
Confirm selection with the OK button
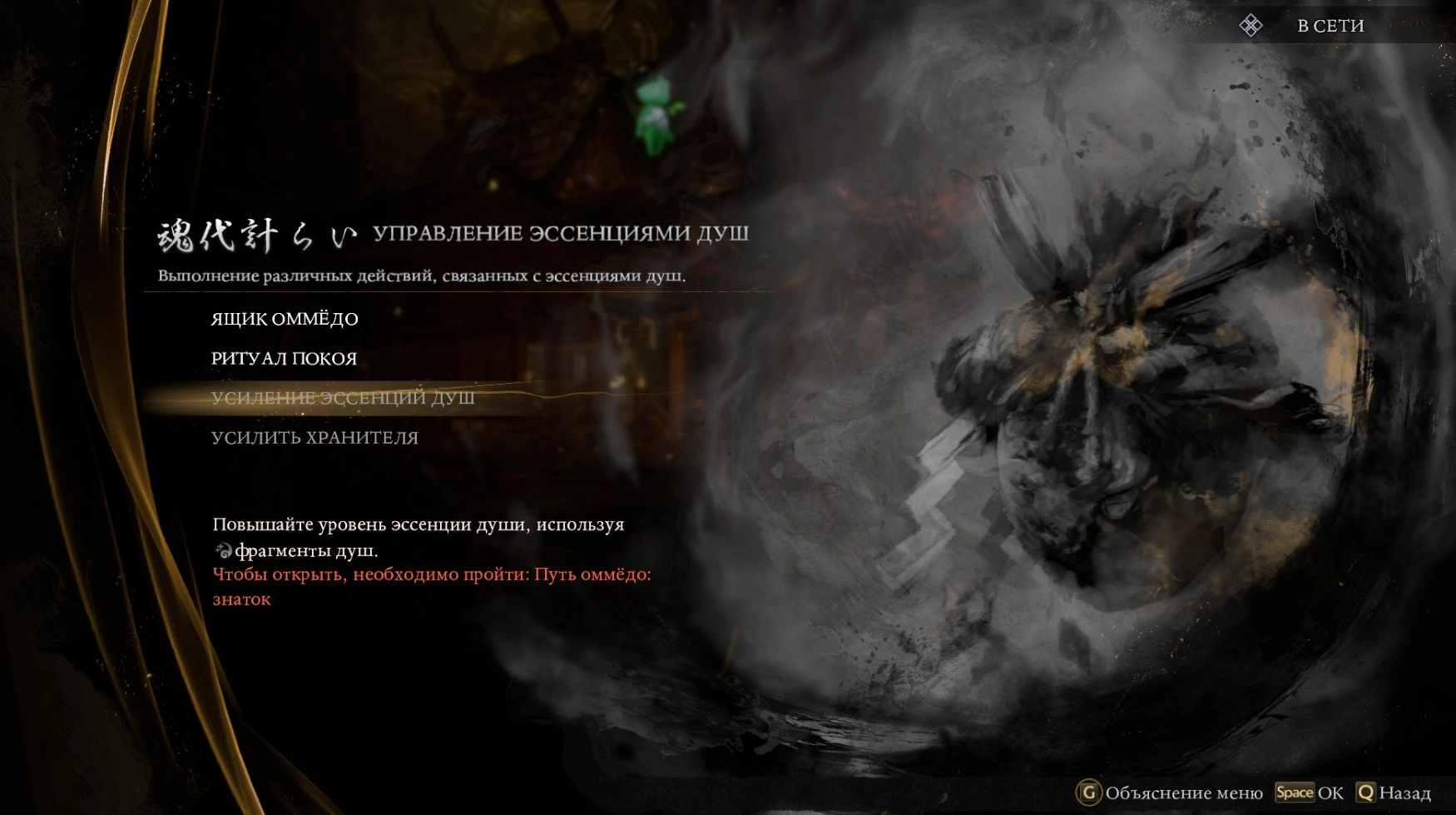pyautogui.click(x=1310, y=793)
